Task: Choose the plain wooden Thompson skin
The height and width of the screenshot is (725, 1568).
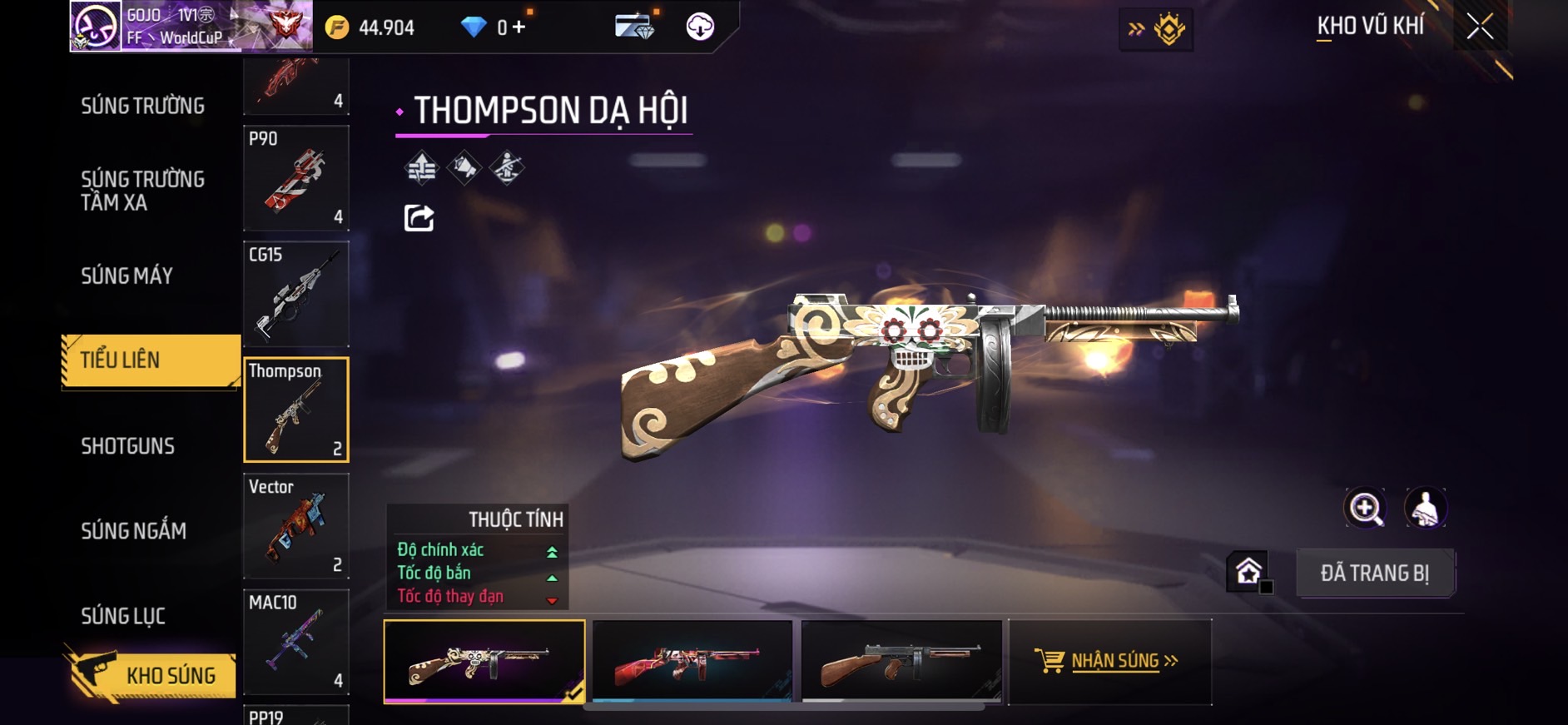Action: pyautogui.click(x=901, y=661)
